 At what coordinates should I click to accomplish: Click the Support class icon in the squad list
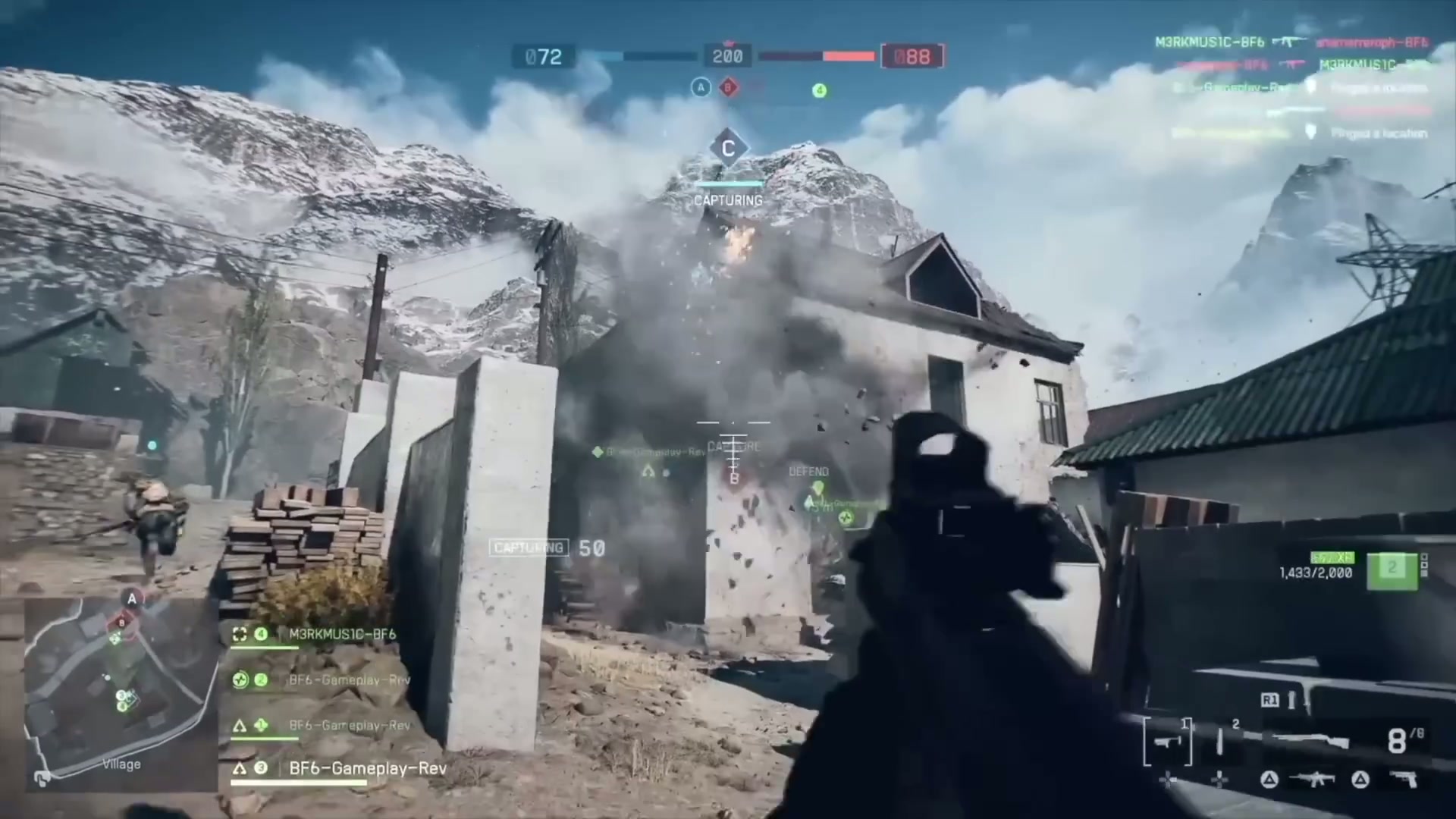pyautogui.click(x=241, y=679)
